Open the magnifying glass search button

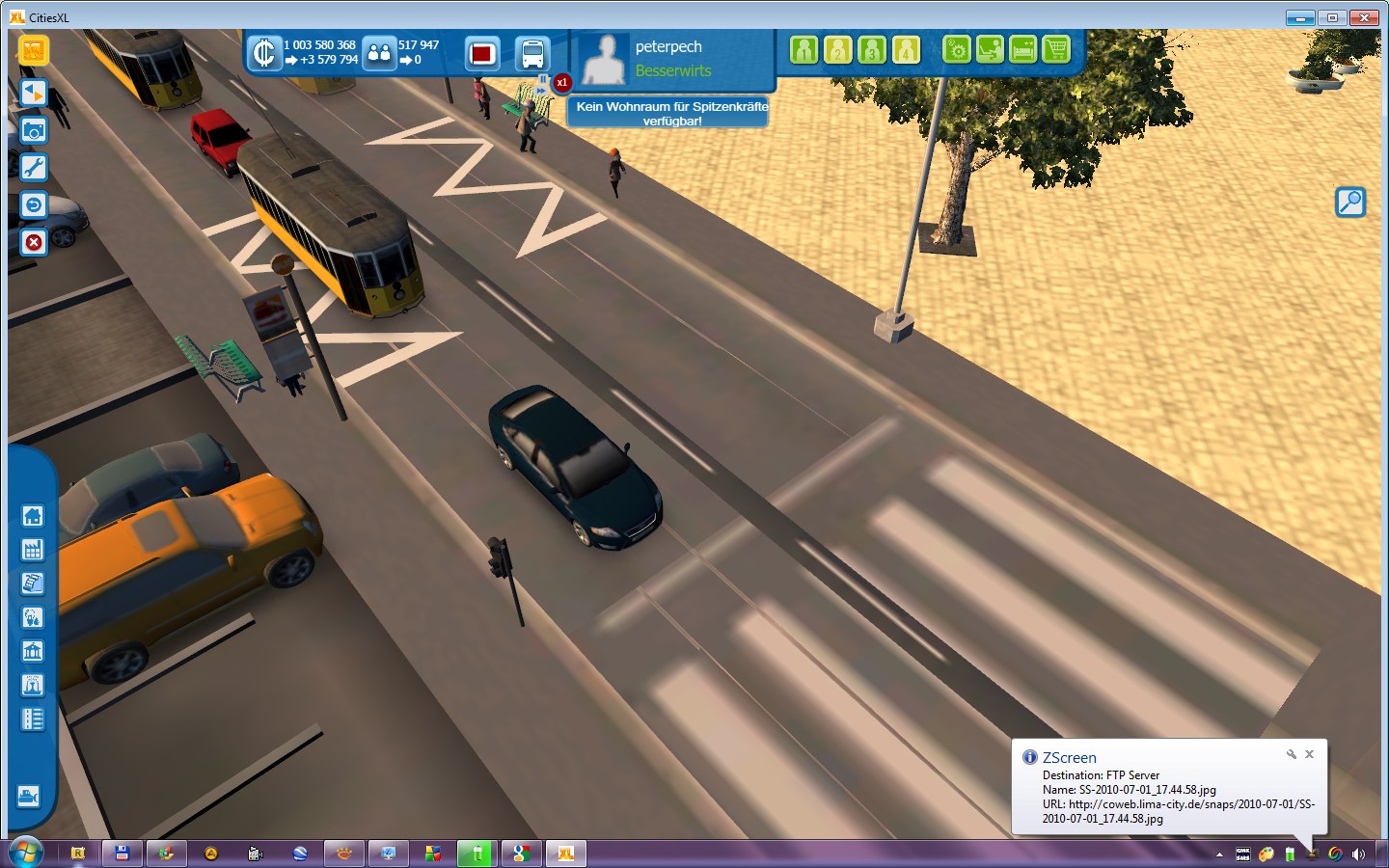coord(1350,202)
